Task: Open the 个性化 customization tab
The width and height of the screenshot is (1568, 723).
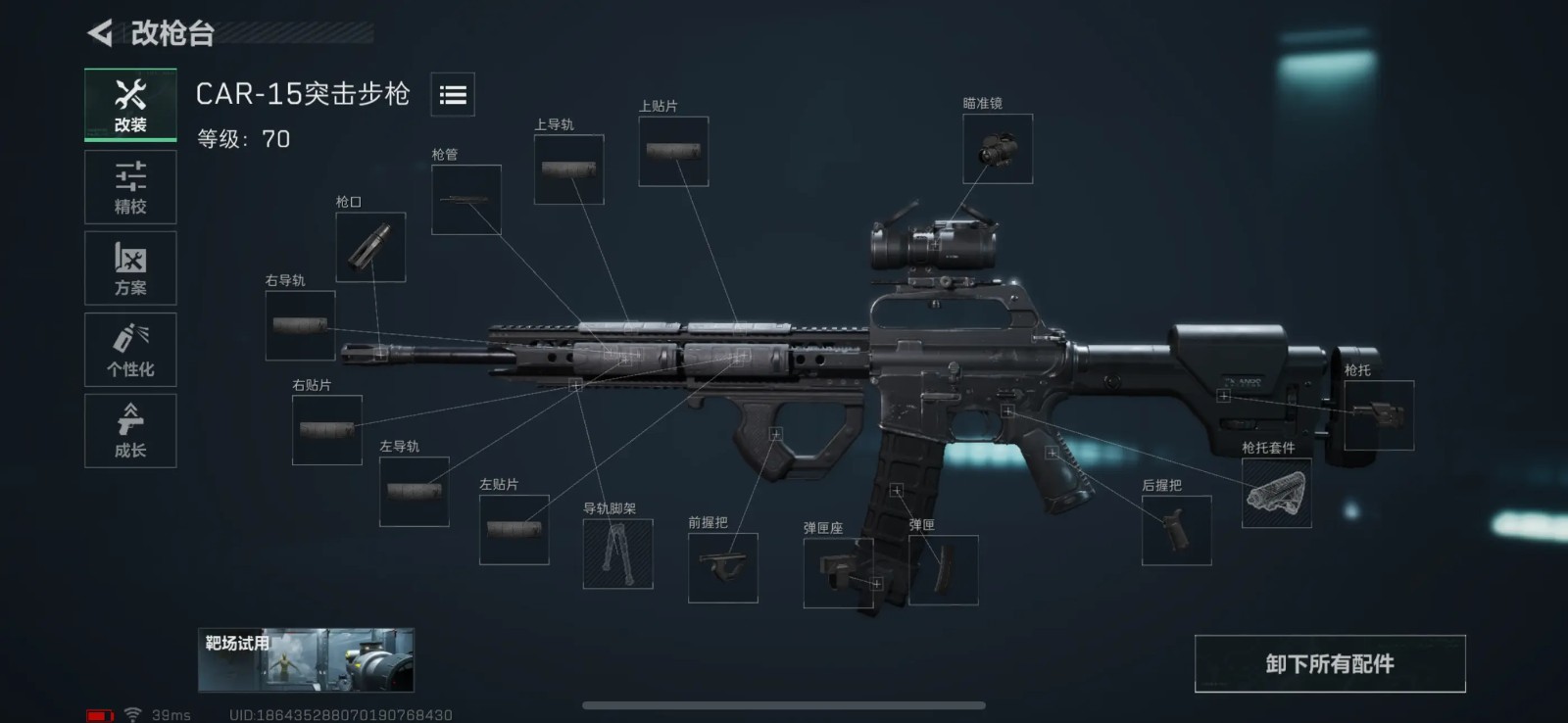Action: (x=130, y=350)
